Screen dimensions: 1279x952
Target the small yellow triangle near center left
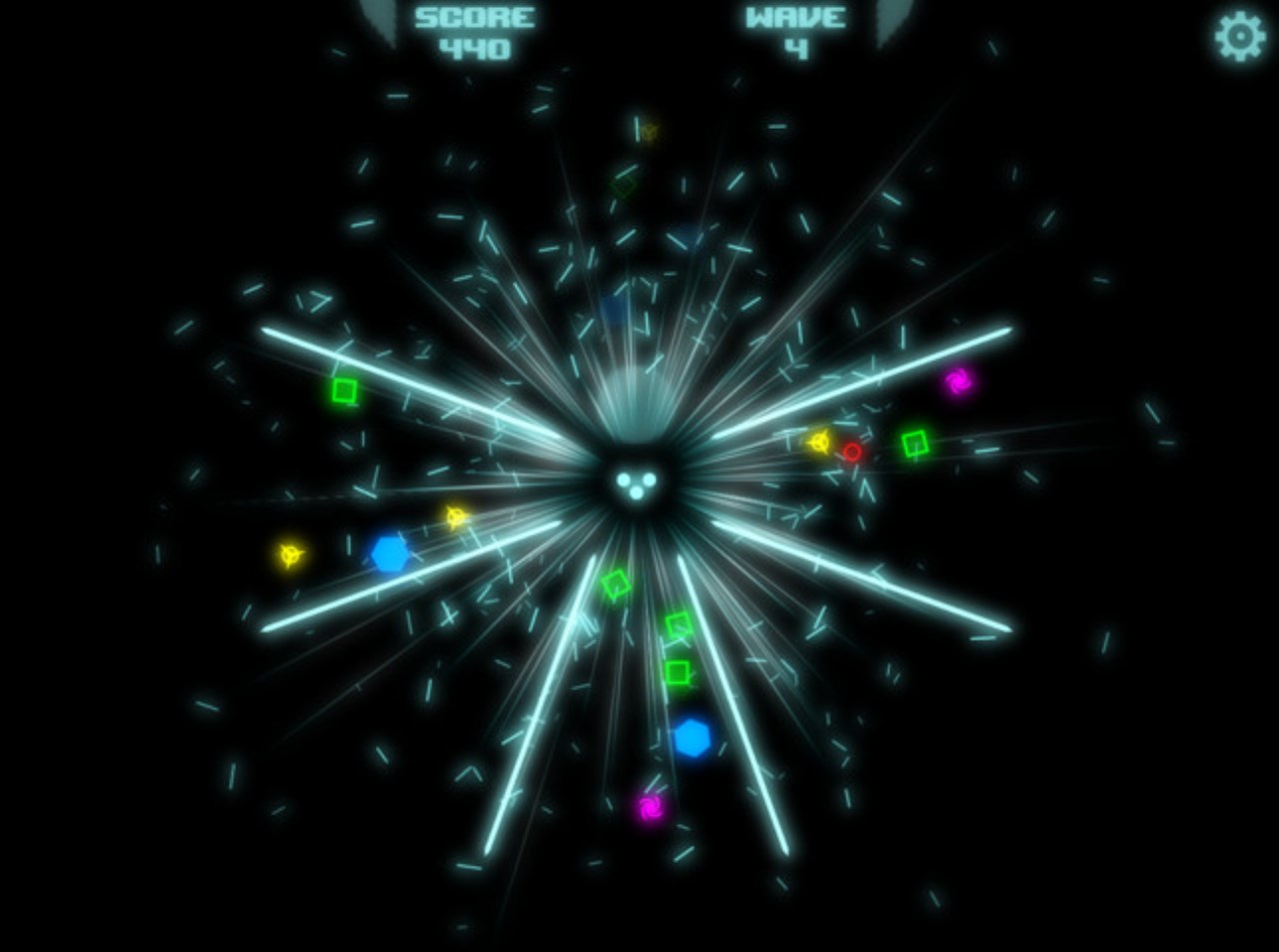[x=455, y=517]
